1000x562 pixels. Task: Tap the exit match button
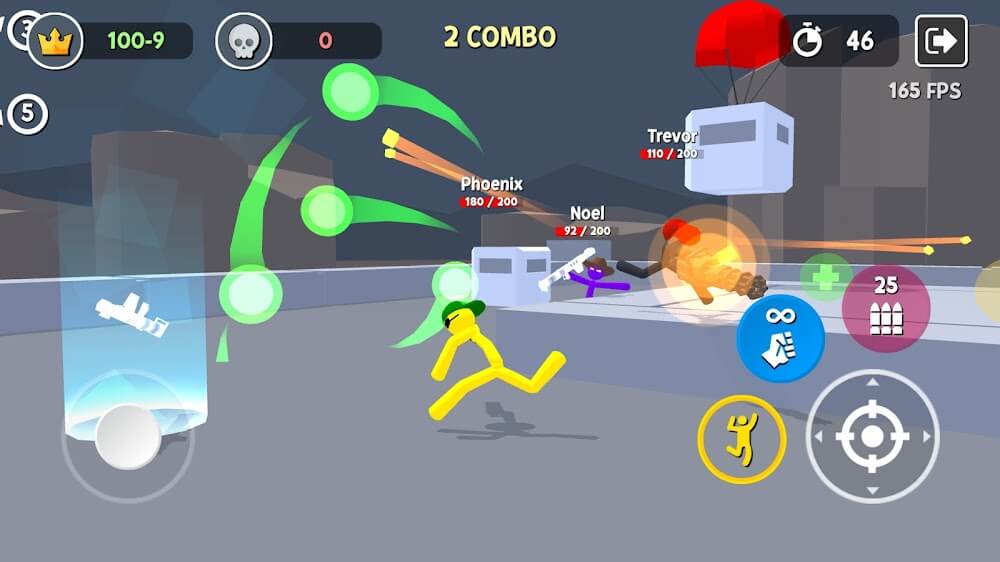[941, 41]
